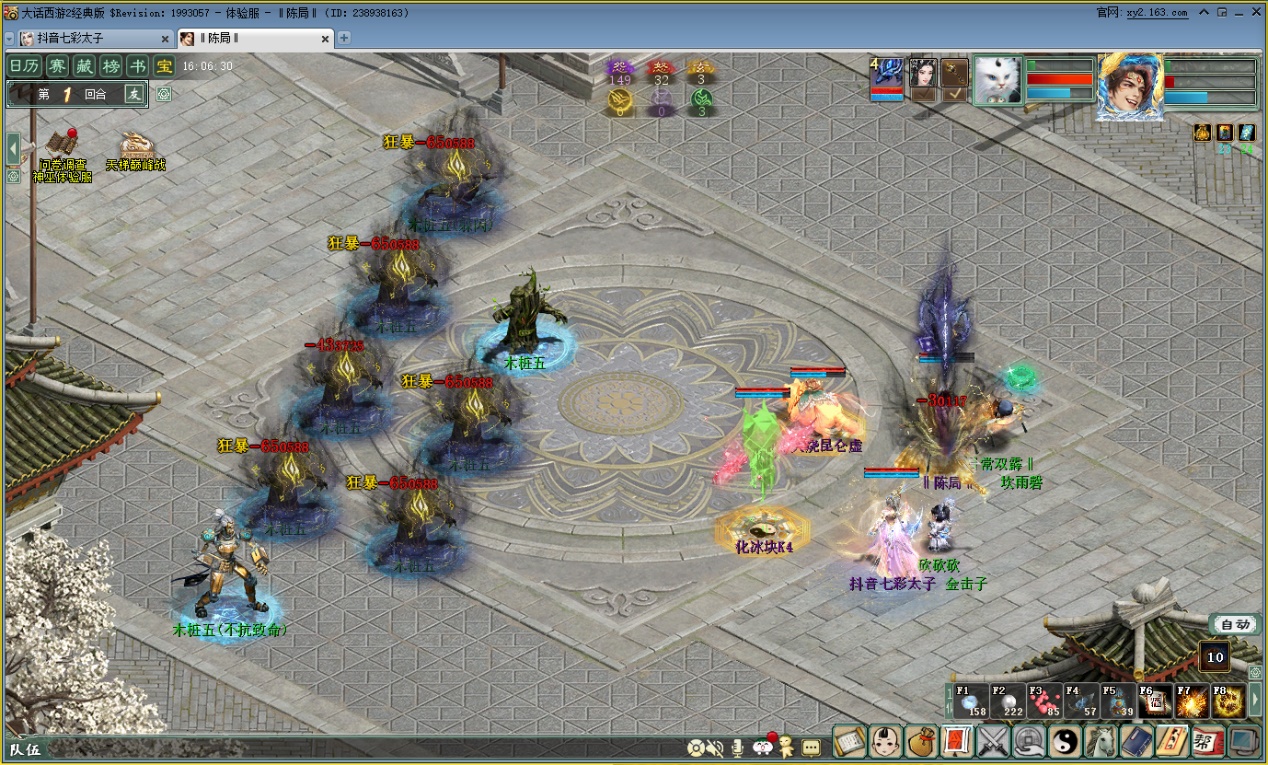Viewport: 1268px width, 765px height.
Task: Open the white horse mount menu
Action: [x=1101, y=741]
